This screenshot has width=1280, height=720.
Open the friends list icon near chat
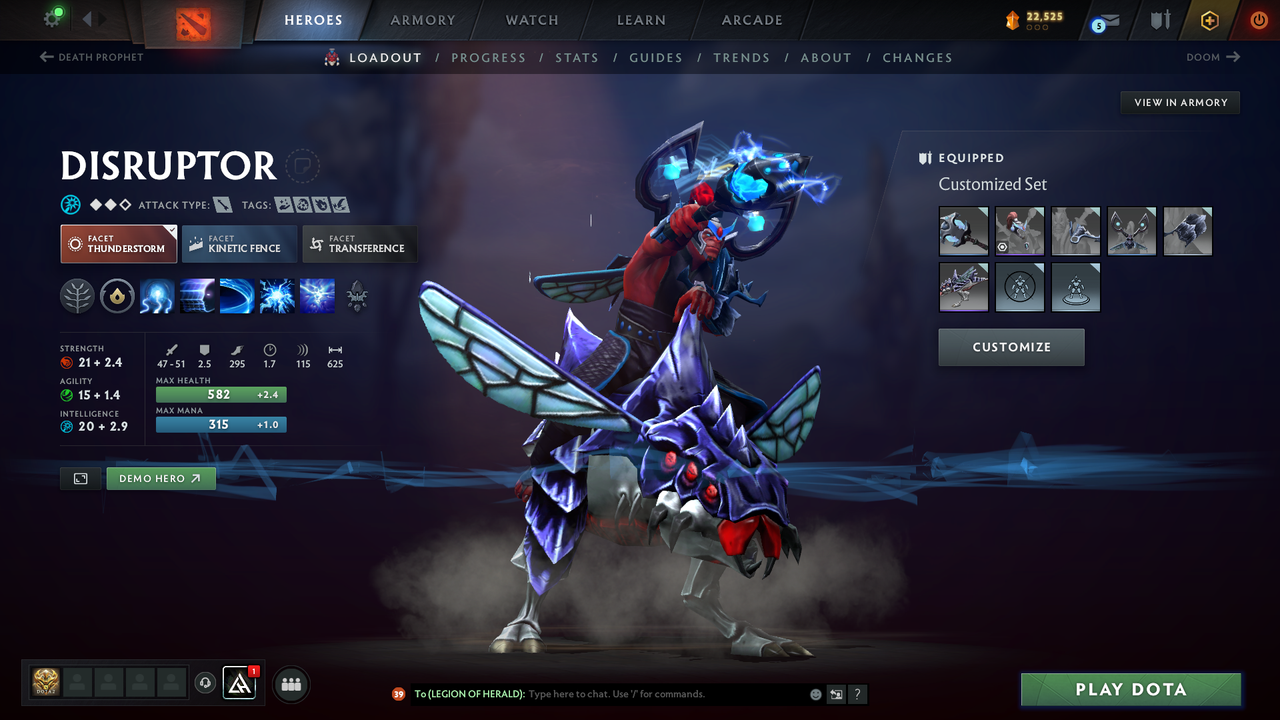(x=290, y=684)
